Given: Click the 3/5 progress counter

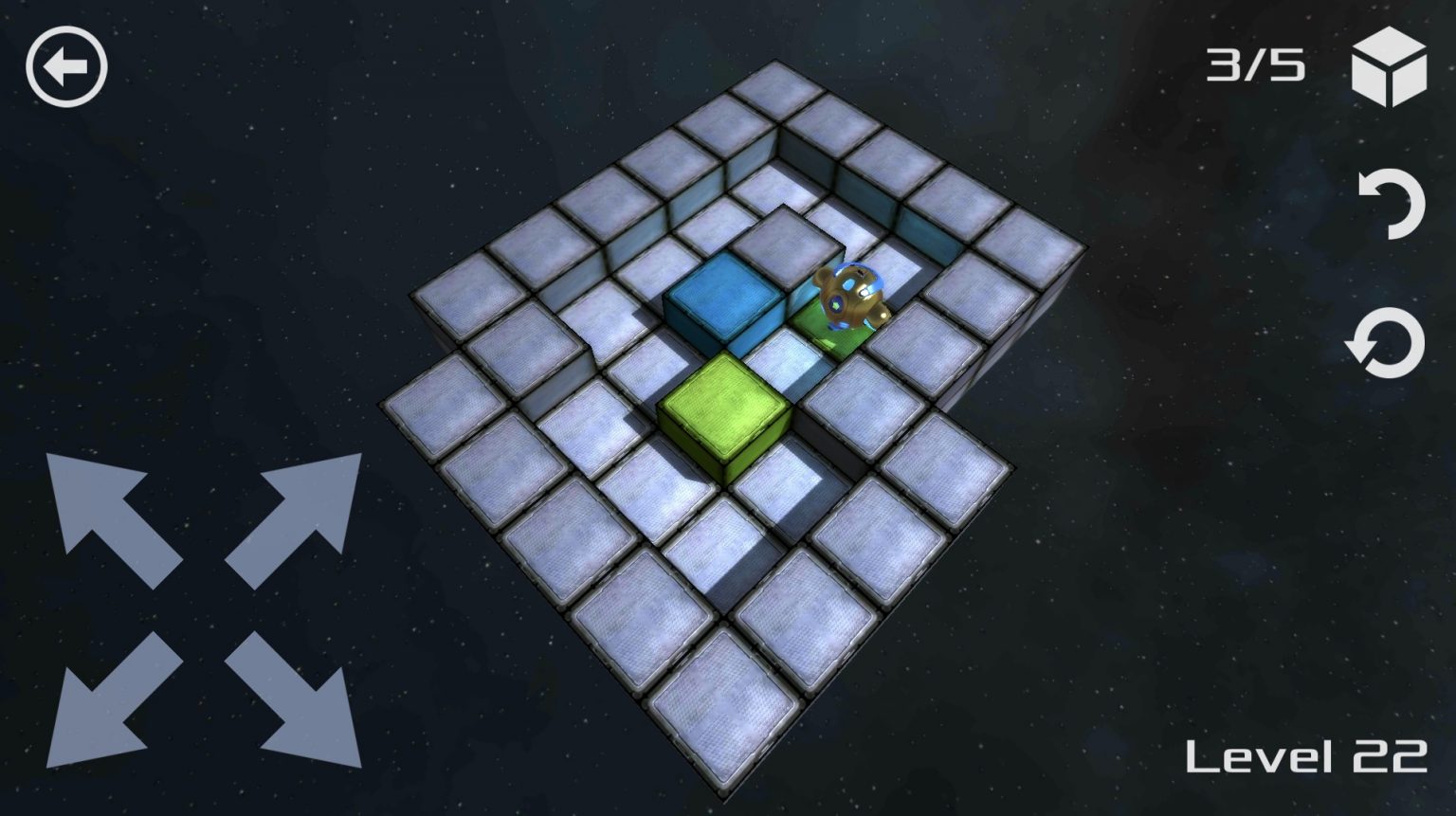Looking at the screenshot, I should [1257, 64].
